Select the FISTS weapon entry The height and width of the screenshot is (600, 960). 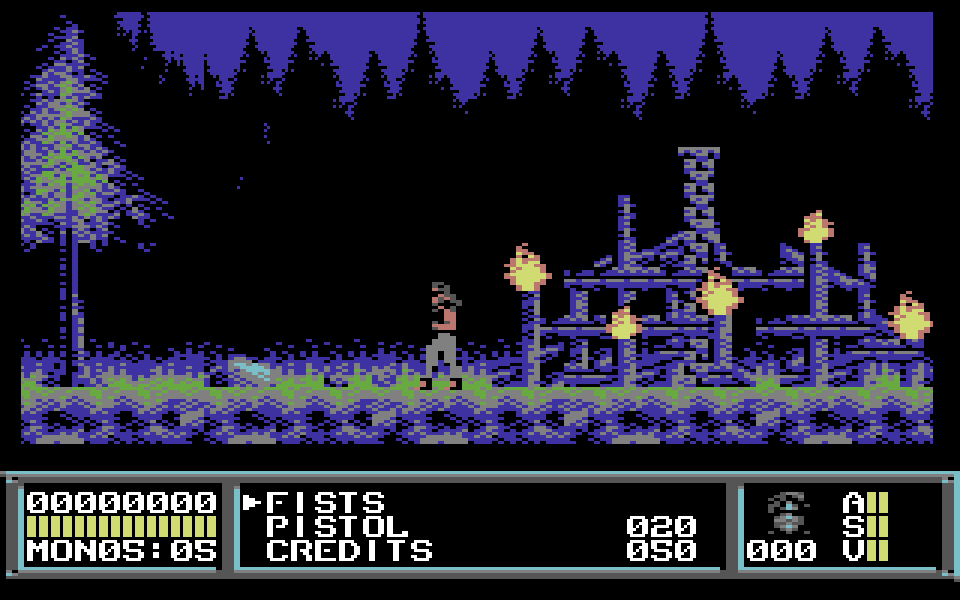(325, 502)
